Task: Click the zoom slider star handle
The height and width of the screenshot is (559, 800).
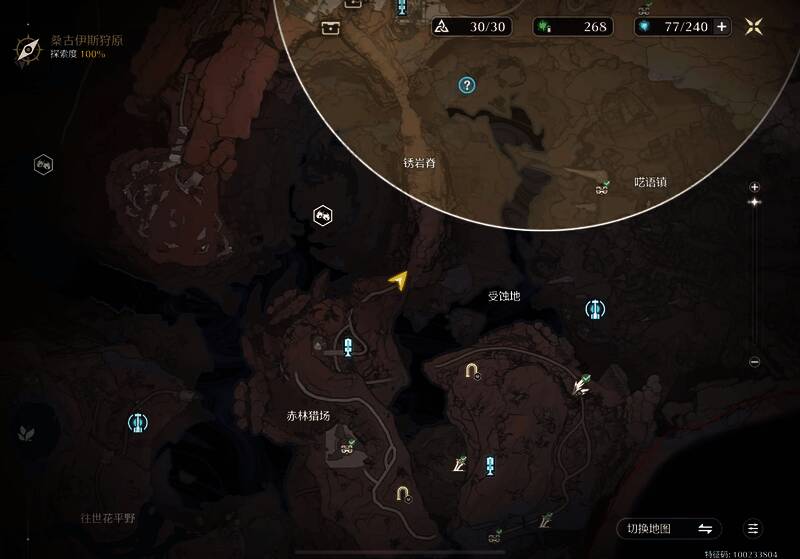Action: click(x=755, y=202)
